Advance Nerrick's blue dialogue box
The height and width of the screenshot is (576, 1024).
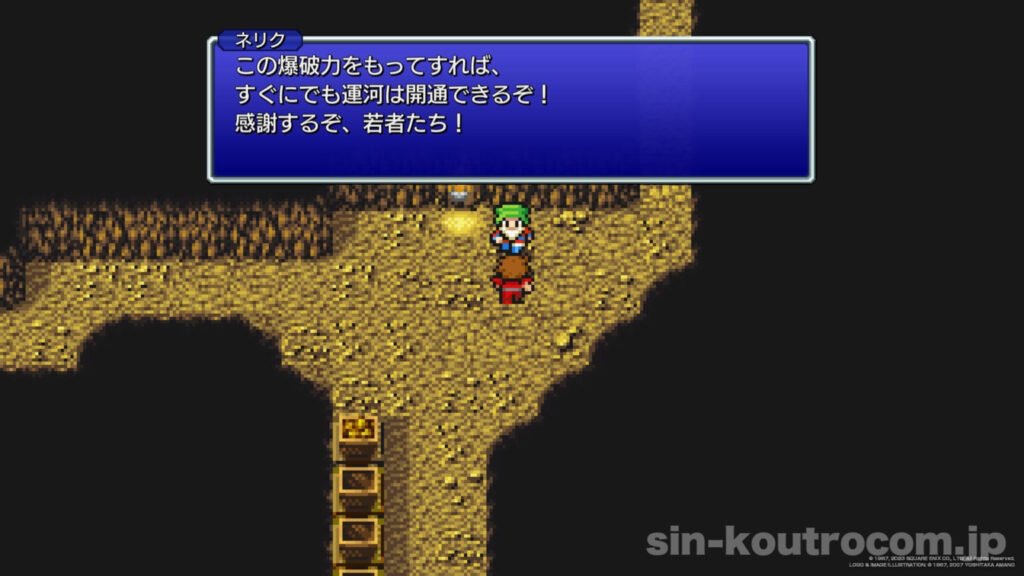click(510, 110)
